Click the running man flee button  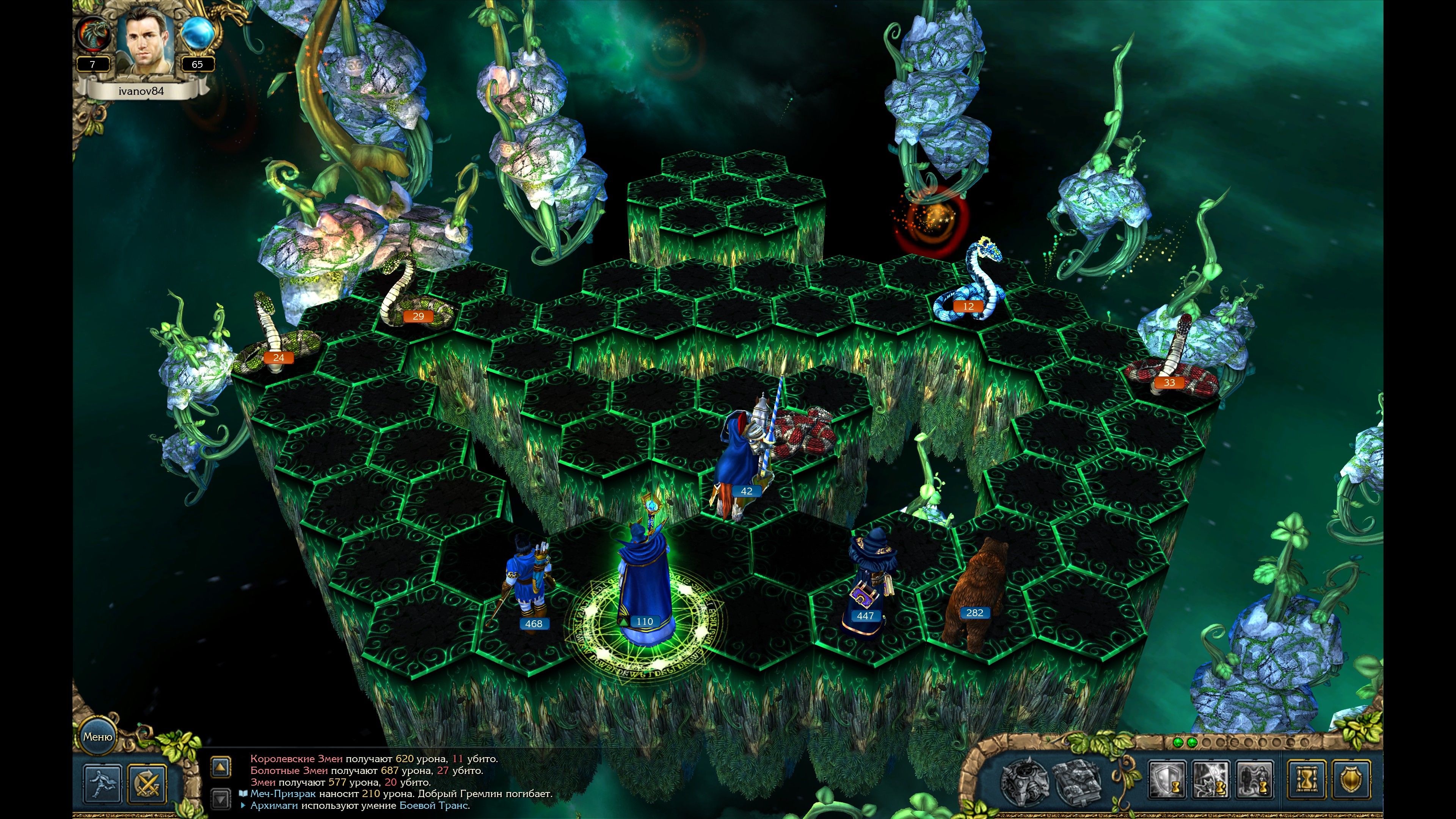tap(102, 783)
